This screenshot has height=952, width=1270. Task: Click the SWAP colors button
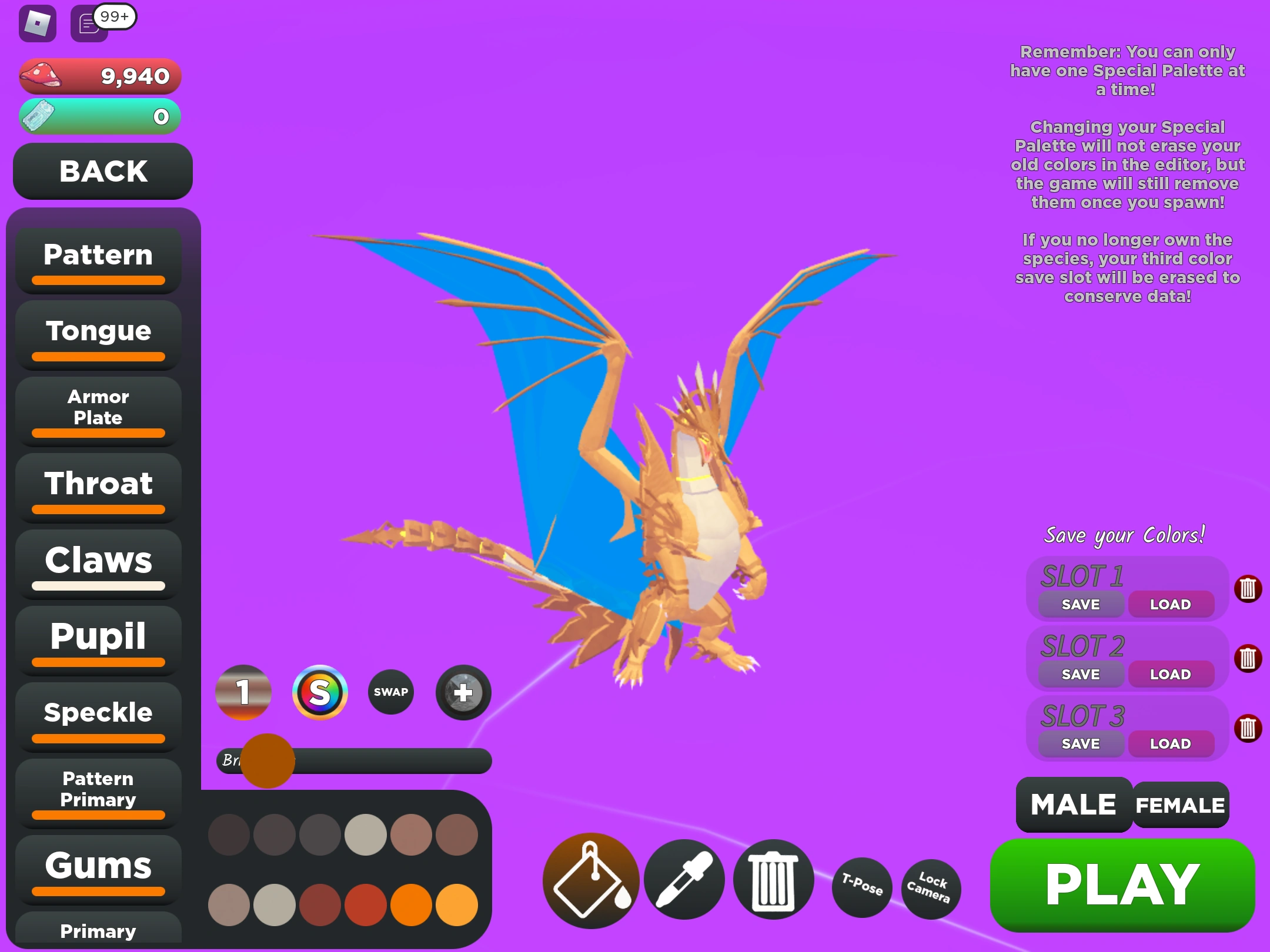[390, 692]
